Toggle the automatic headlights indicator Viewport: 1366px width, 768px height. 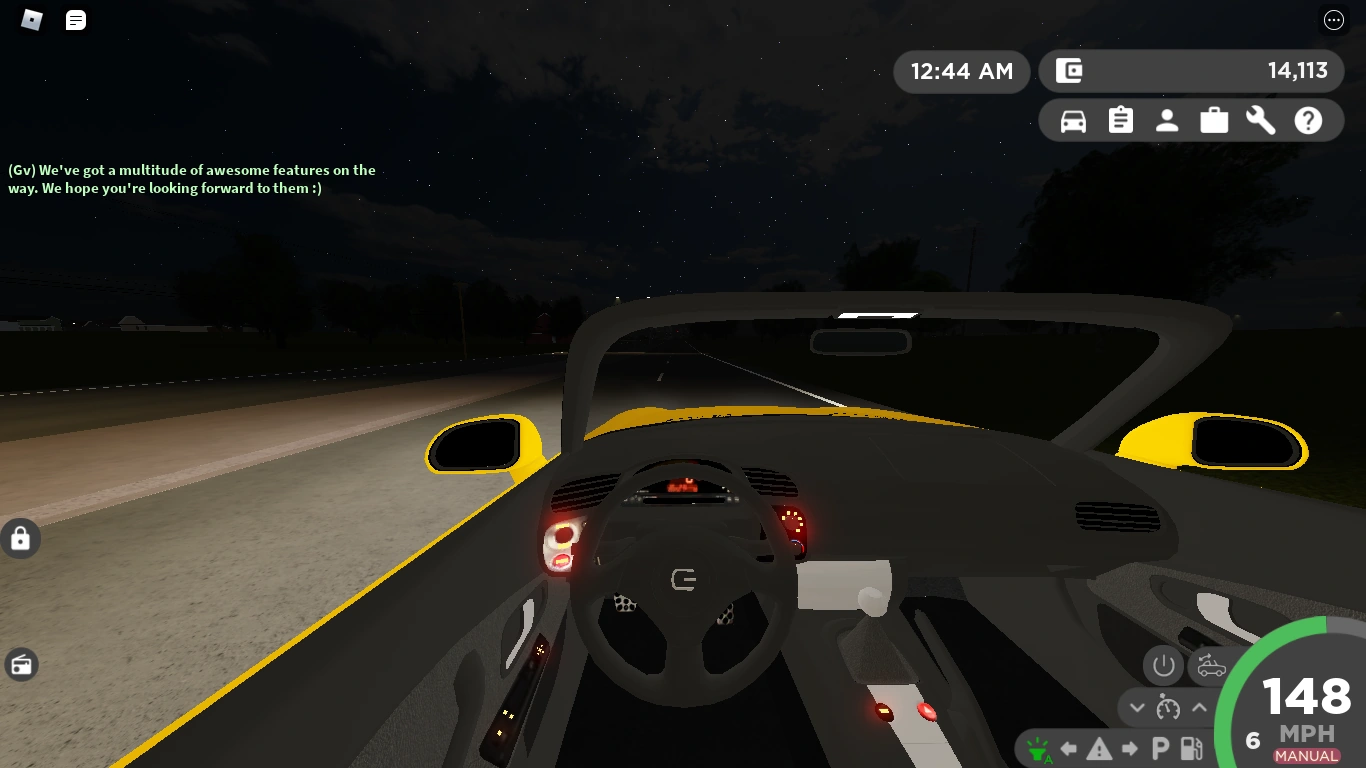[x=1038, y=747]
